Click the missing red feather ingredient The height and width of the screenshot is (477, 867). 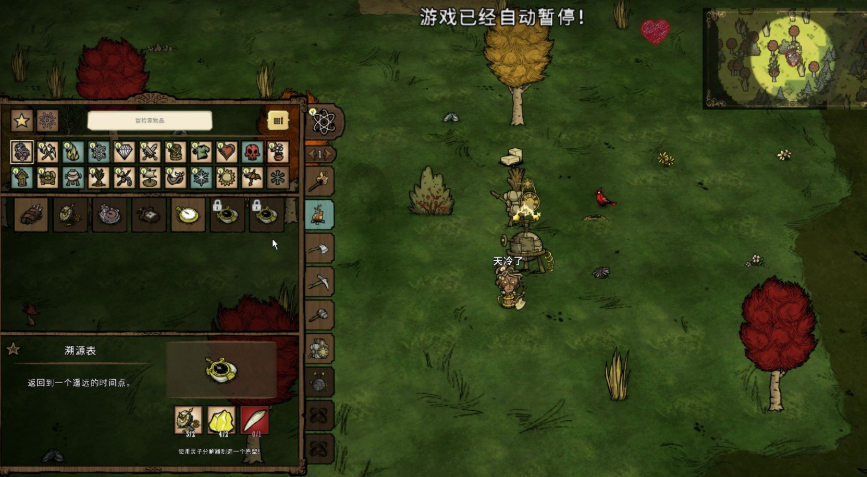click(x=254, y=419)
